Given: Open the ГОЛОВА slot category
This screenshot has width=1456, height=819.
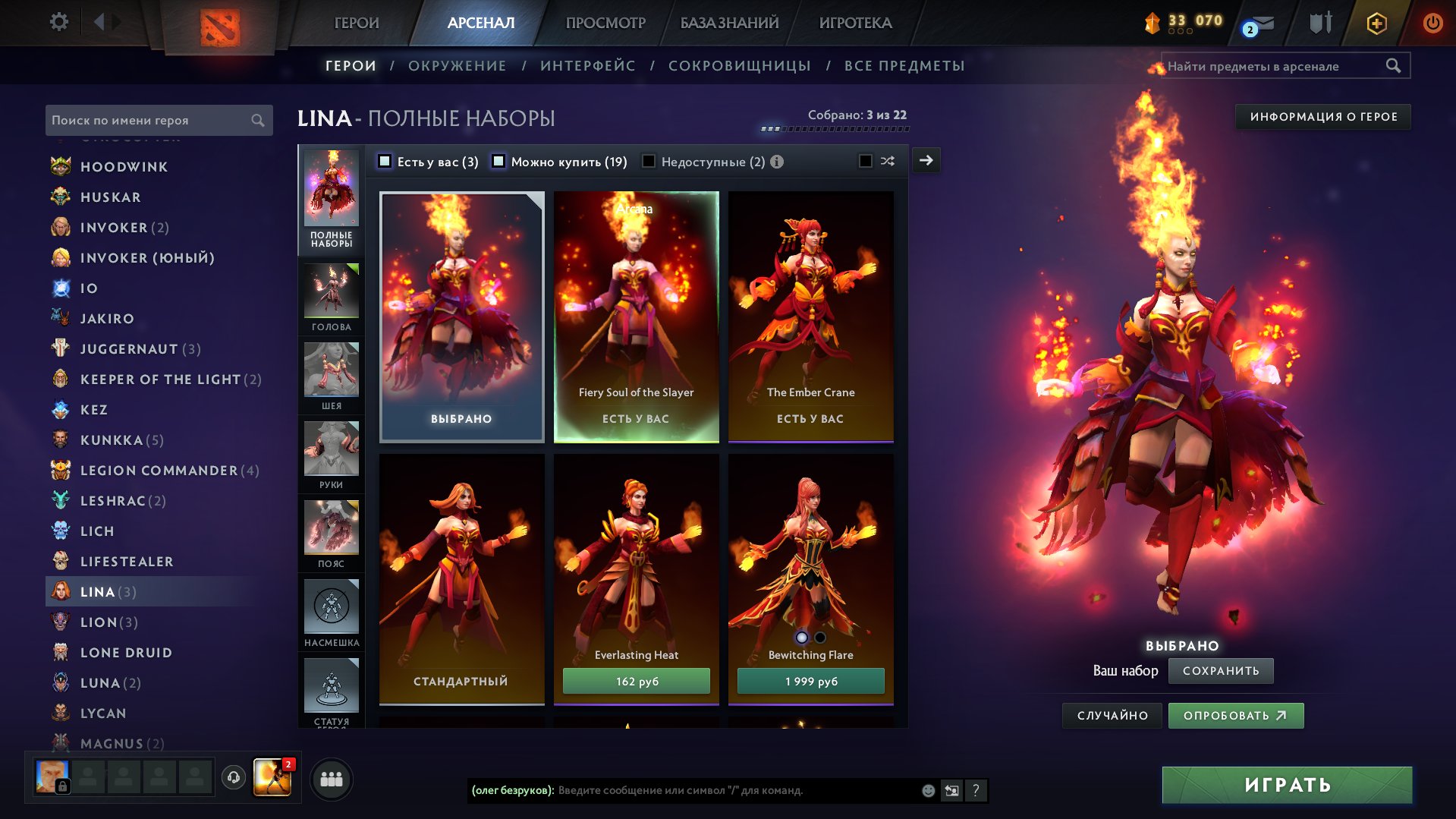Looking at the screenshot, I should tap(332, 298).
